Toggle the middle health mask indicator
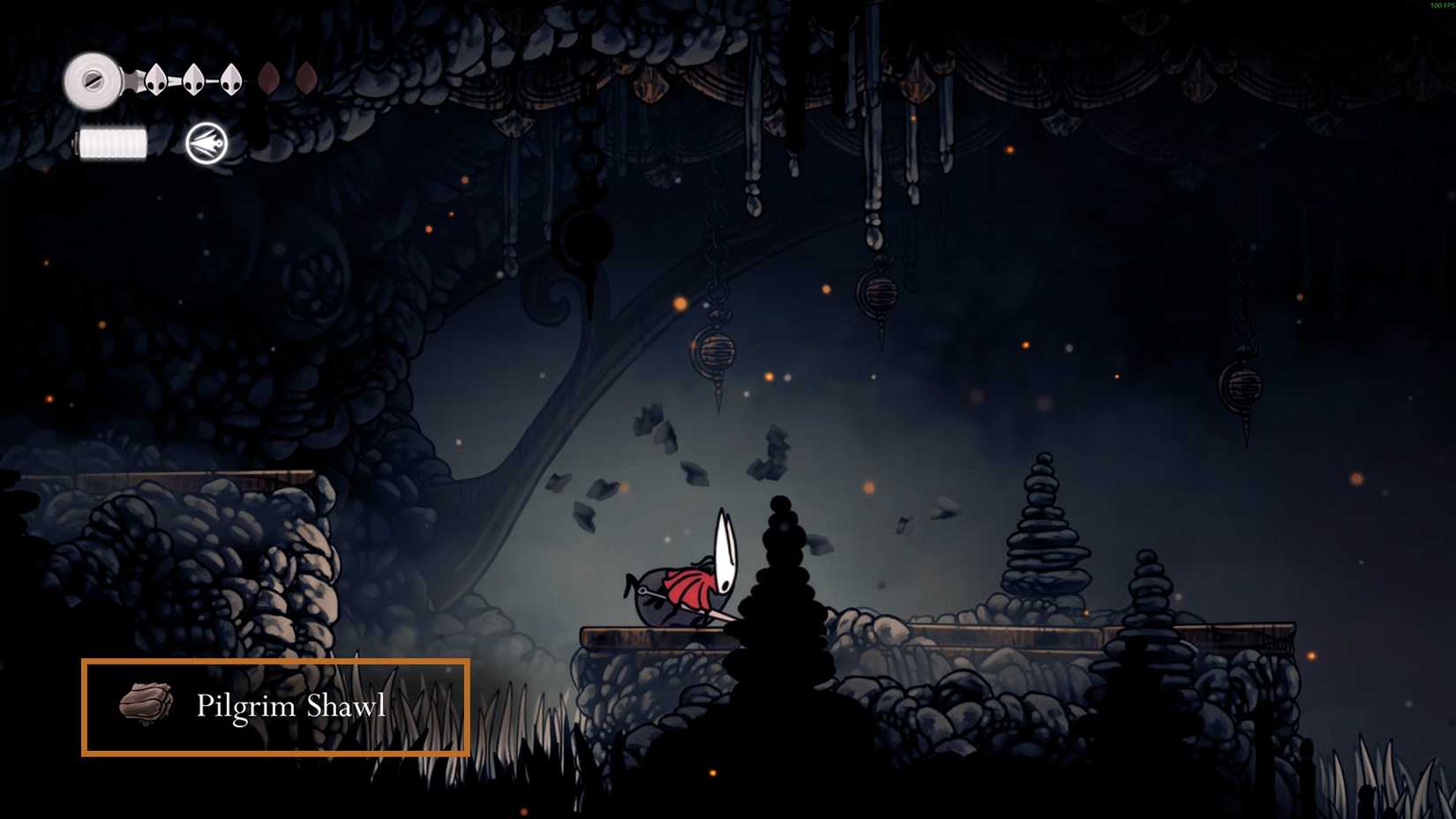The width and height of the screenshot is (1456, 819). point(195,79)
